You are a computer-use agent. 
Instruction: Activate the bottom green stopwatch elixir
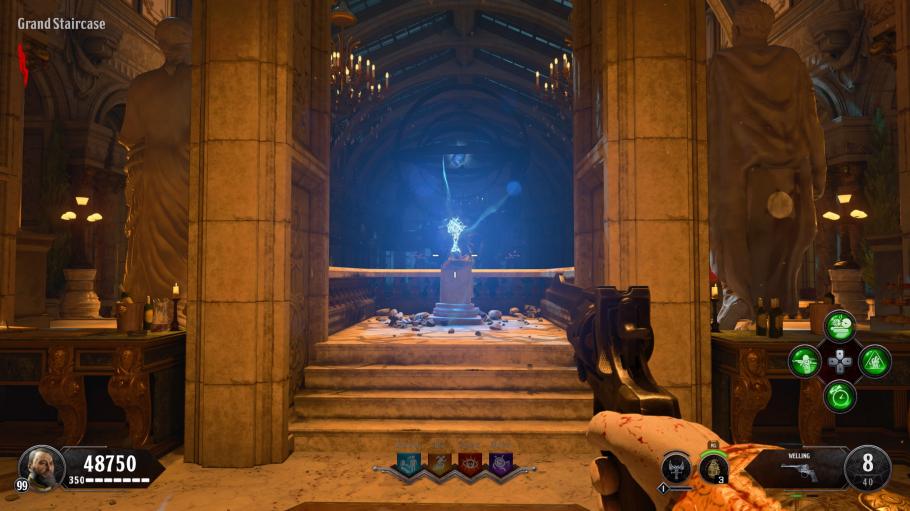tap(839, 396)
